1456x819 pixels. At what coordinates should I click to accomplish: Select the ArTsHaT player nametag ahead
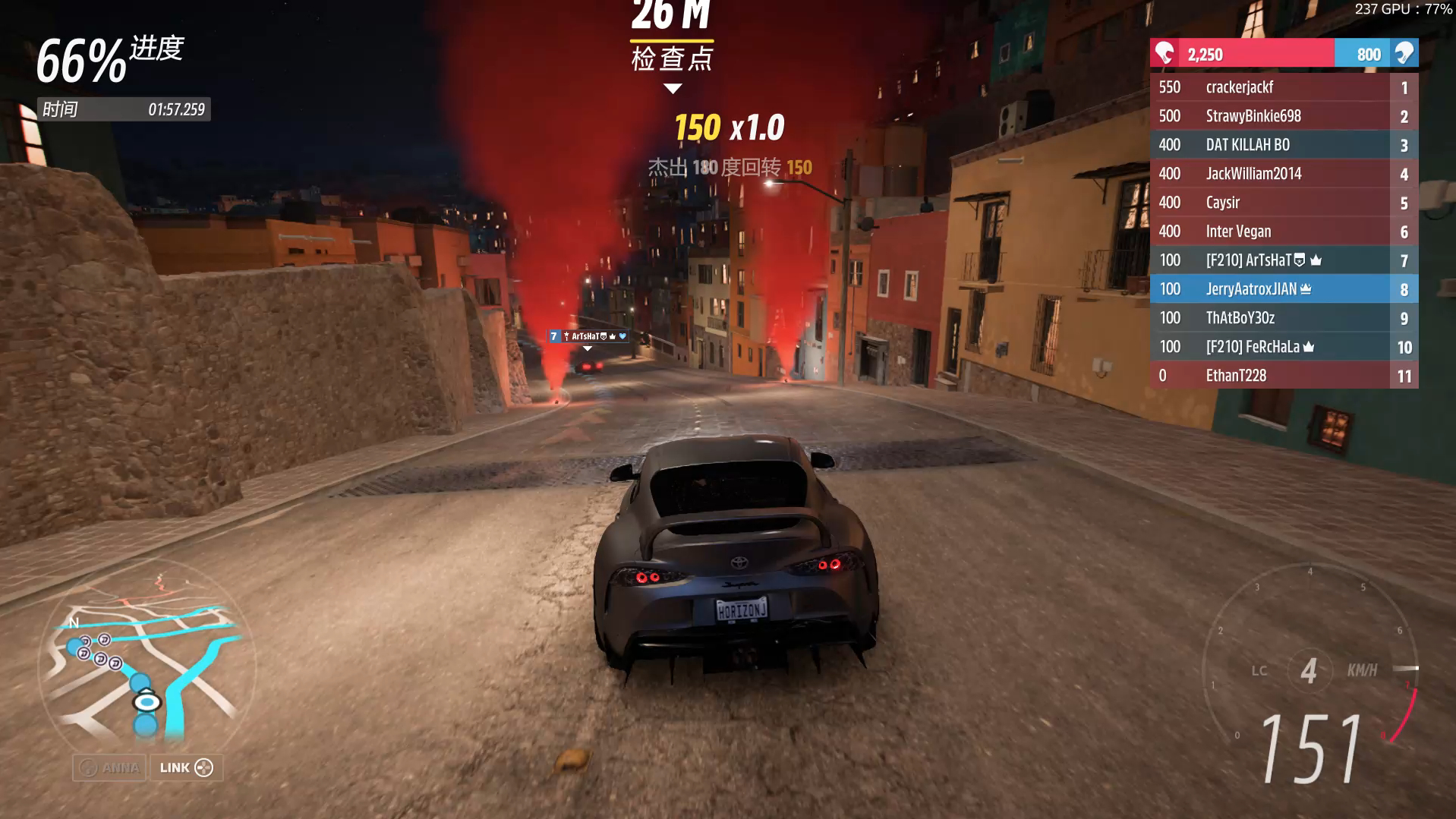[x=588, y=336]
